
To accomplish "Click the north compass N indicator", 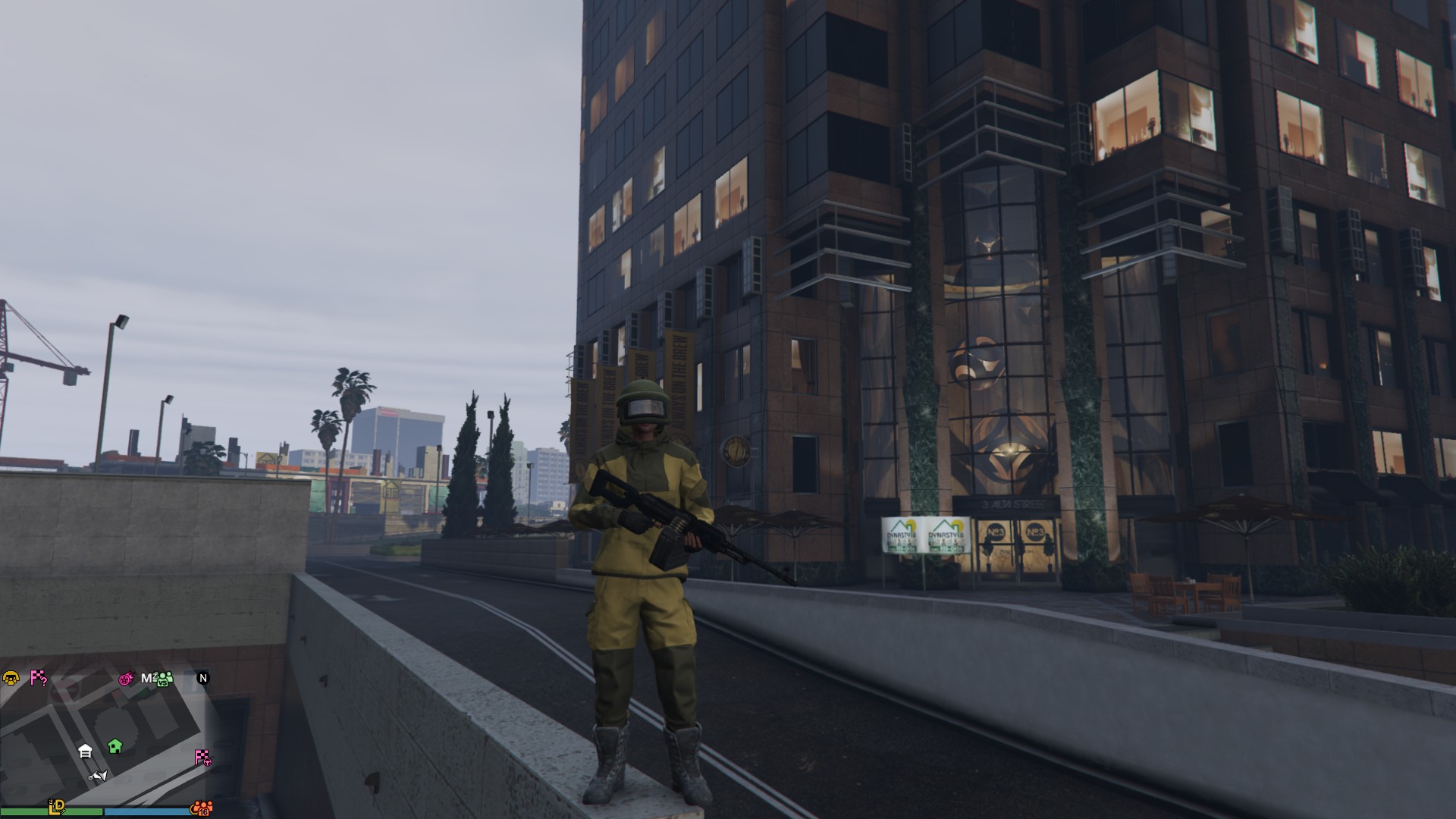I will coord(202,678).
